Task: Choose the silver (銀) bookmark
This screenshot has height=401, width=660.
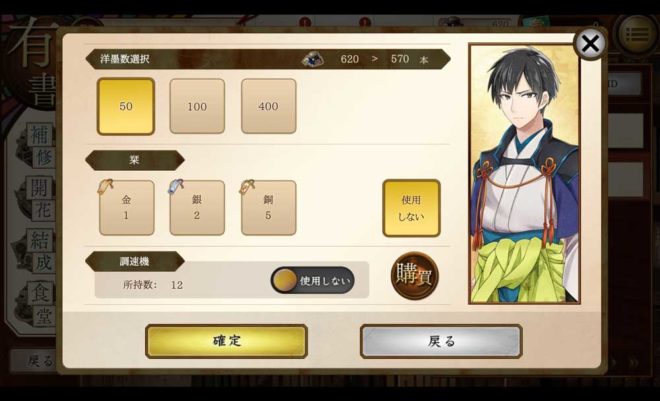Action: [x=197, y=208]
